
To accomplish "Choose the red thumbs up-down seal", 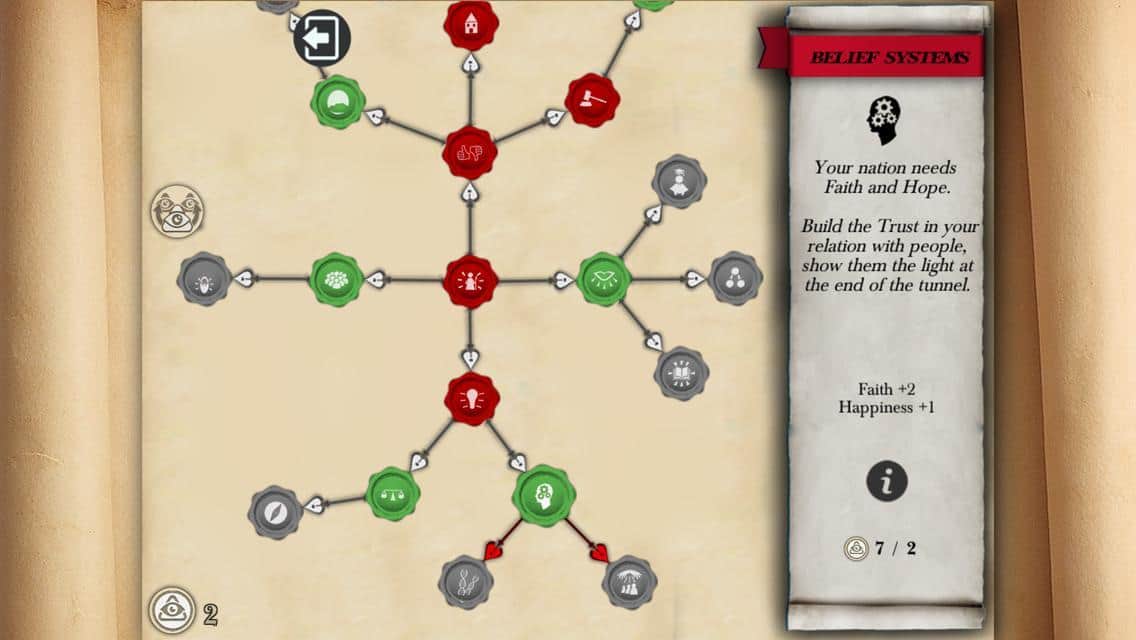I will [x=470, y=153].
